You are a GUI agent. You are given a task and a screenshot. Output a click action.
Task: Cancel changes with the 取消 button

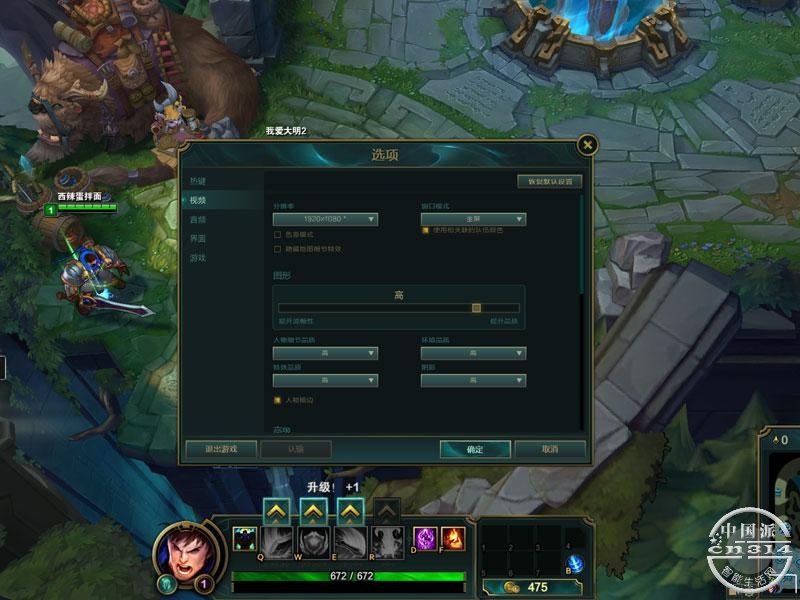coord(550,449)
